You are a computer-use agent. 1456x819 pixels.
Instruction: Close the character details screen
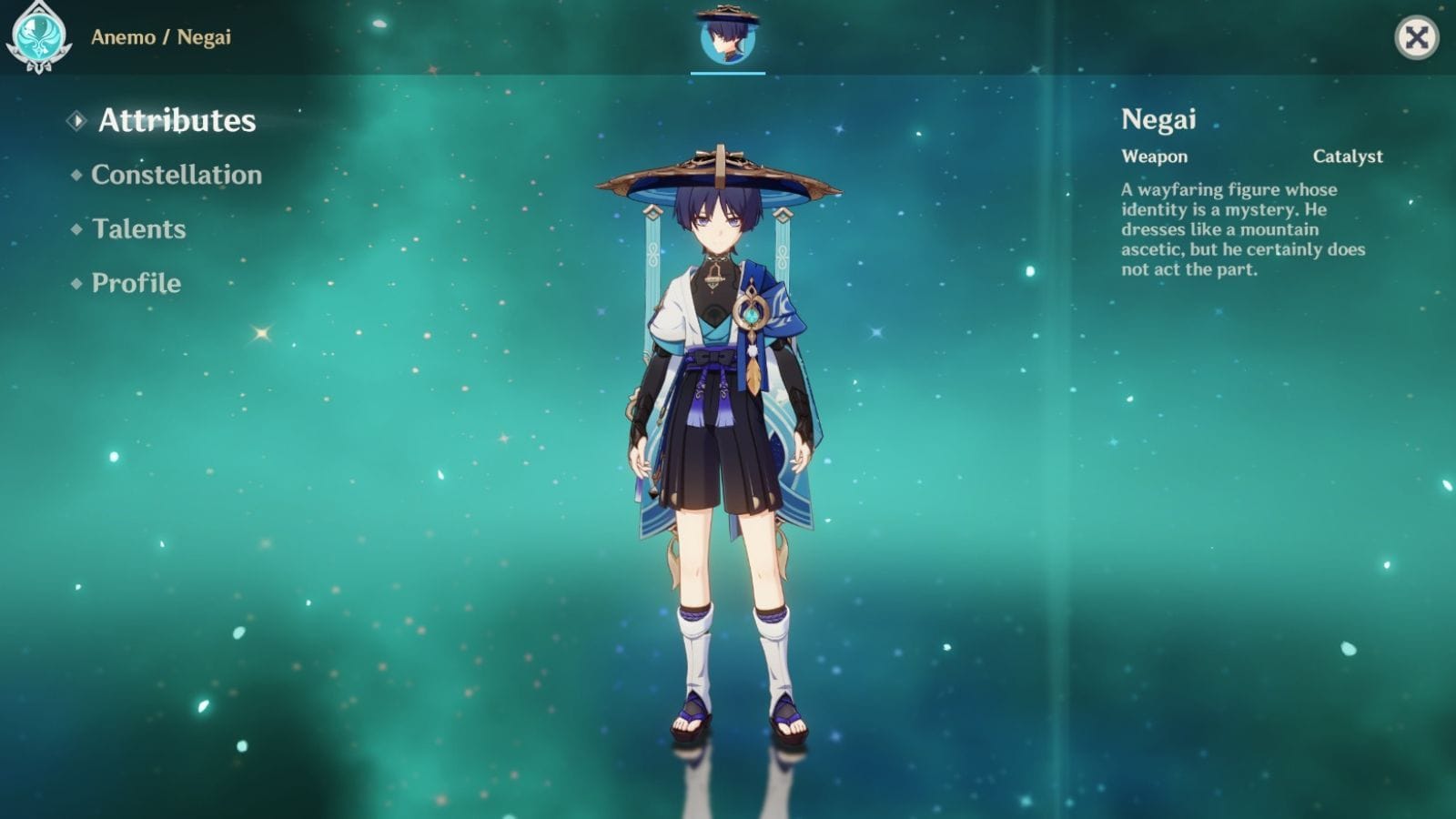pyautogui.click(x=1416, y=37)
